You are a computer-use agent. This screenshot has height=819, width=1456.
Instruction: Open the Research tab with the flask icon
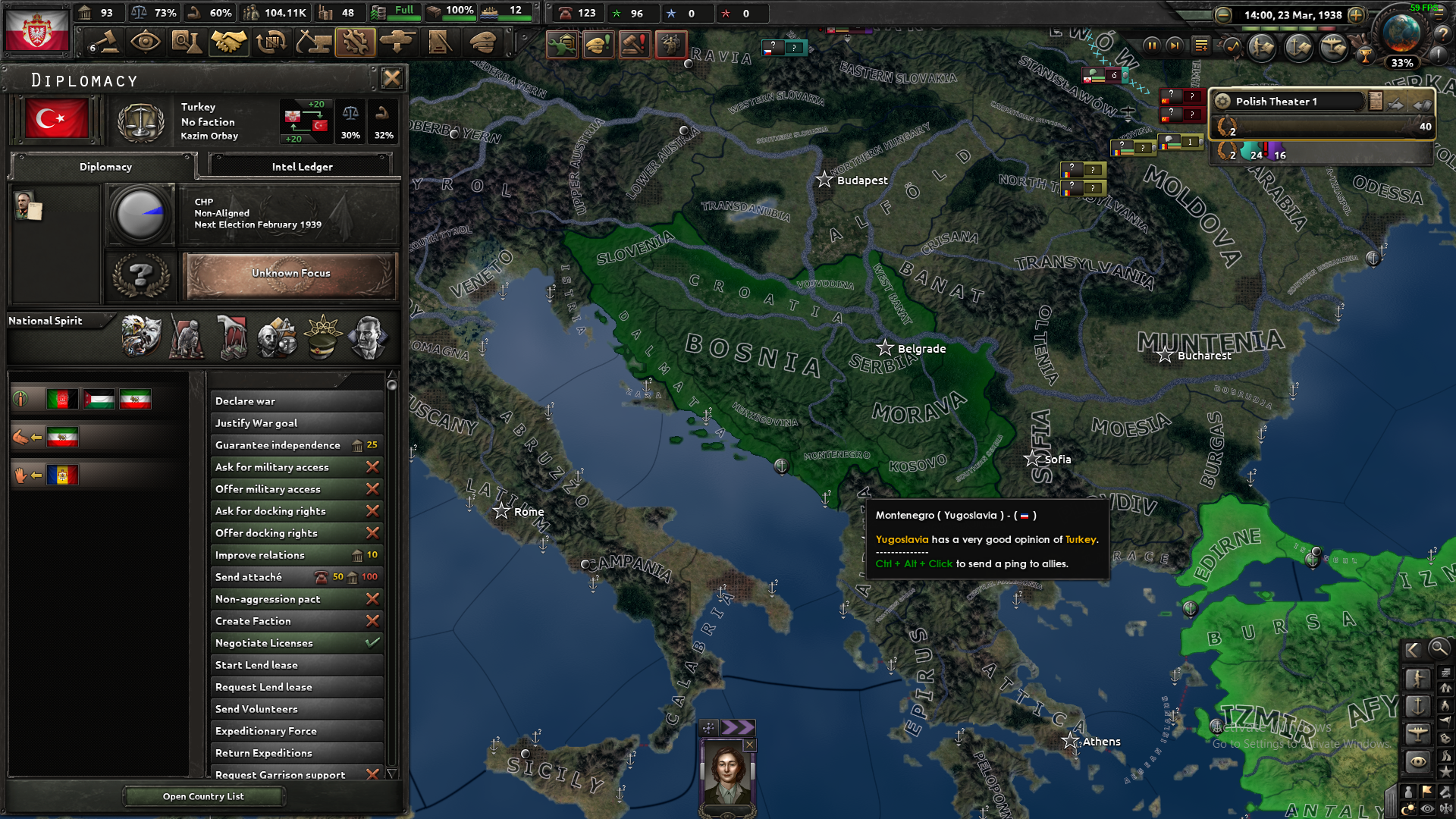pos(187,42)
